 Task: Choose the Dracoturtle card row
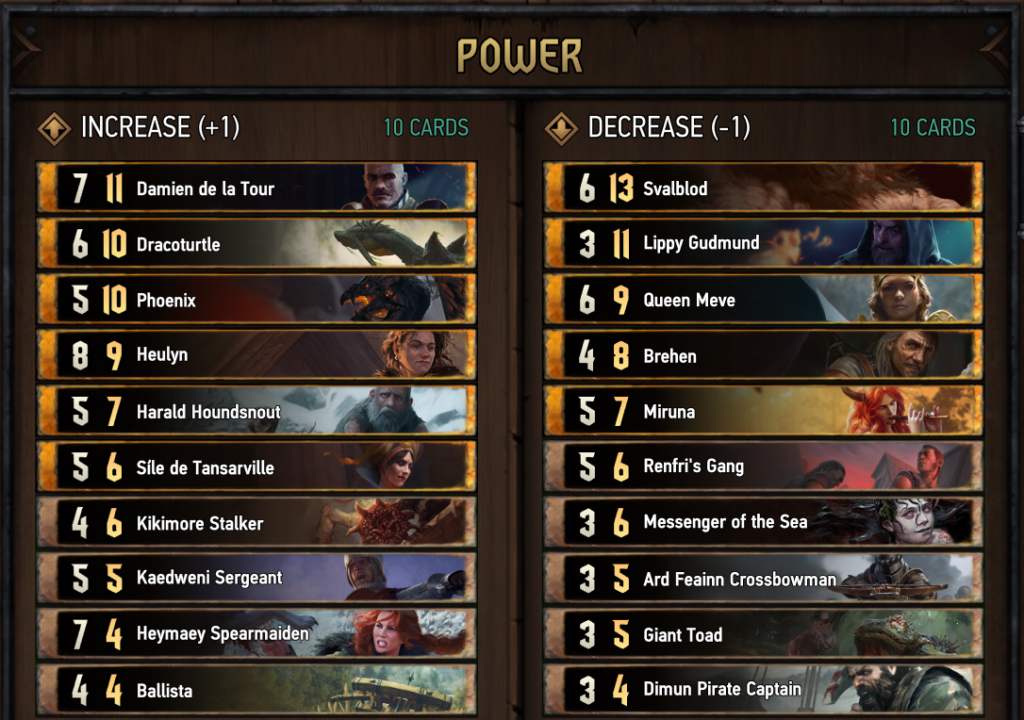(256, 244)
